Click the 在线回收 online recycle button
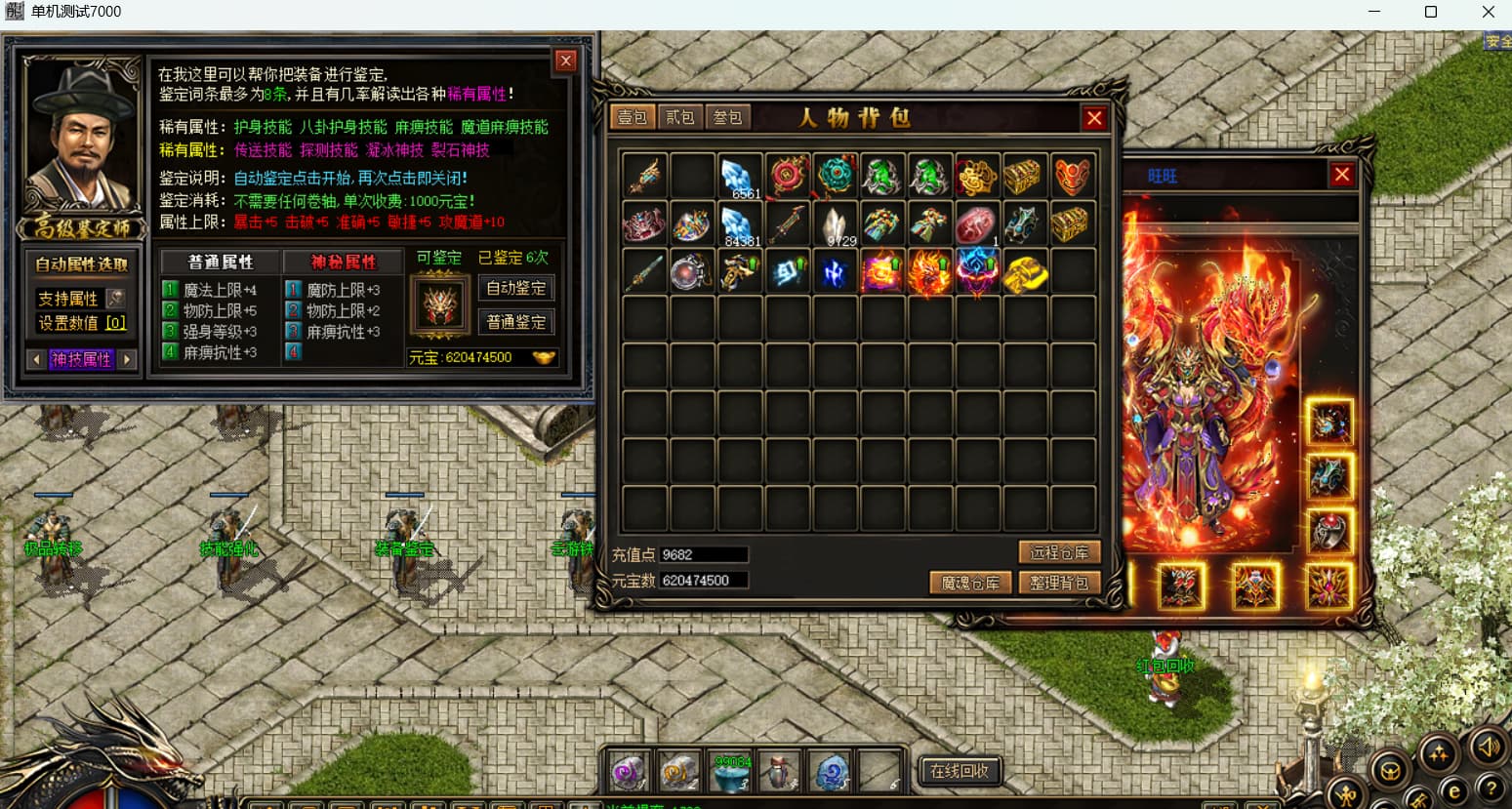 [960, 771]
